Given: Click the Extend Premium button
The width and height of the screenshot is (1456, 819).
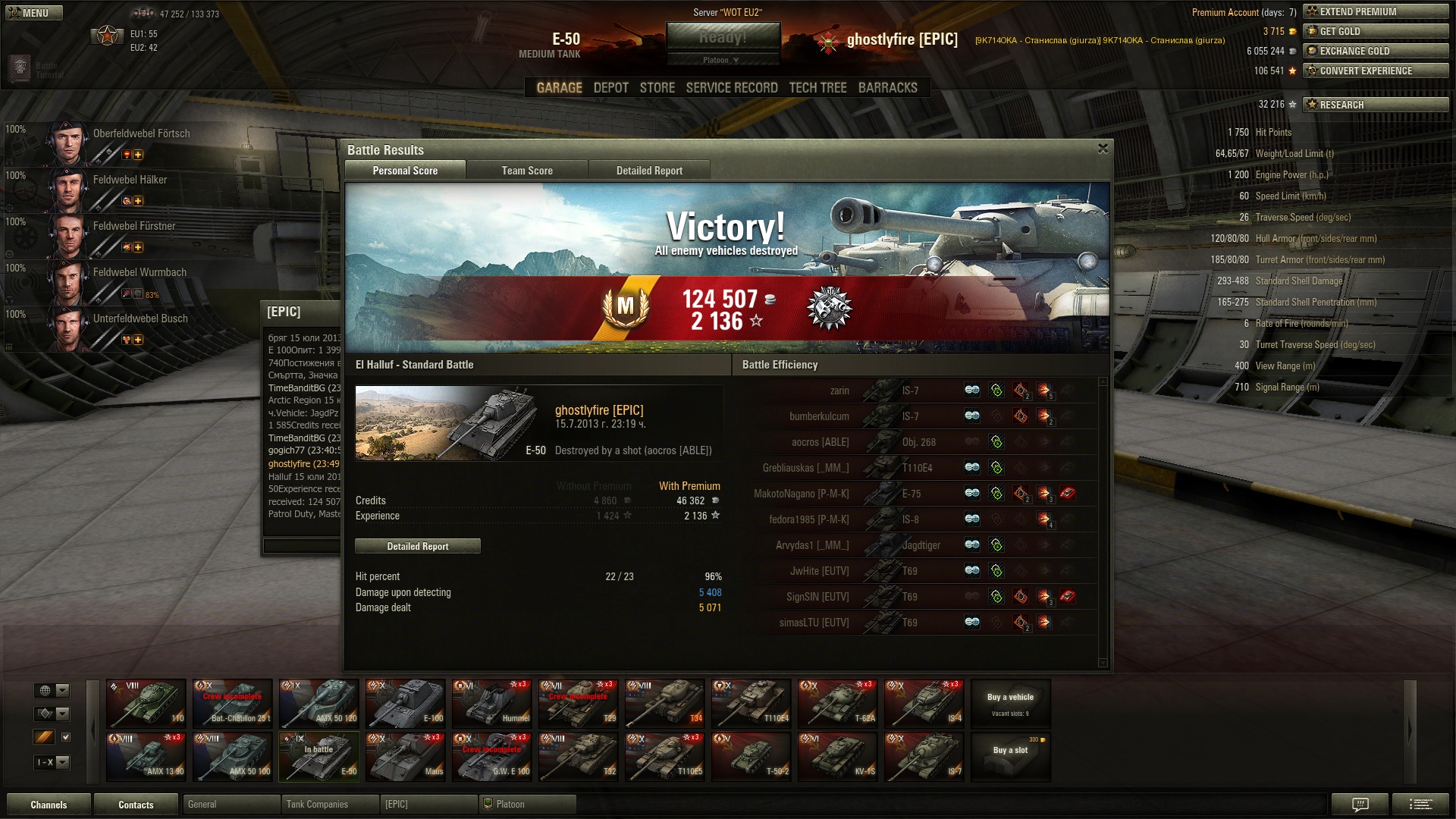Looking at the screenshot, I should click(x=1375, y=11).
